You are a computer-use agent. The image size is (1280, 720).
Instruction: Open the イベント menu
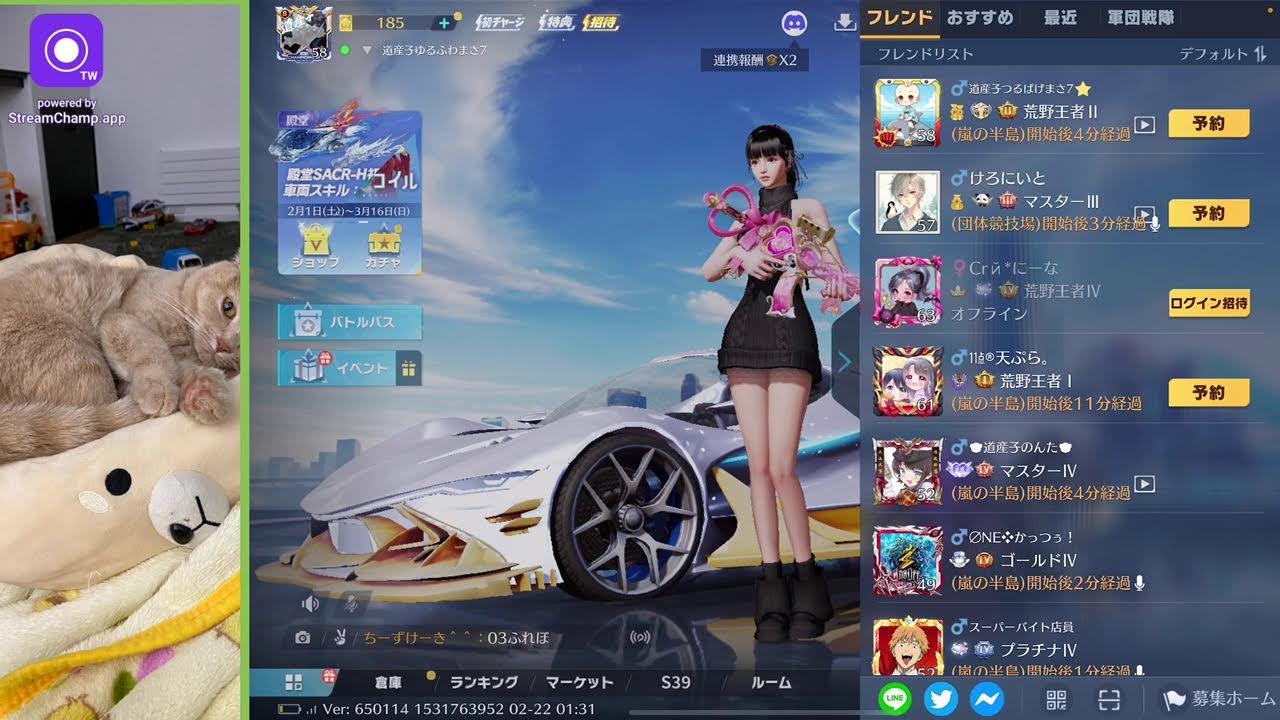tap(350, 368)
